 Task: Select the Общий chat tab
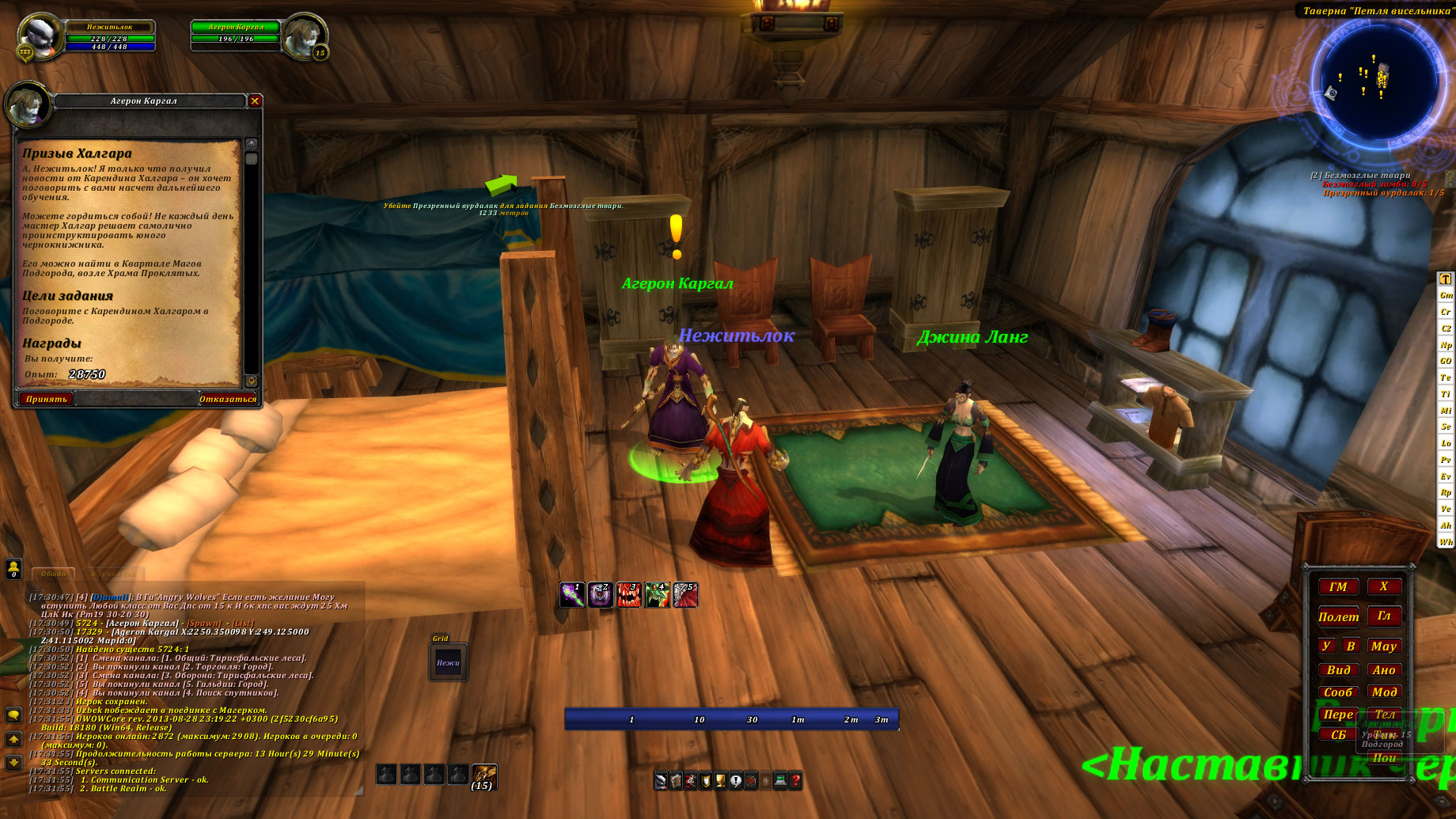[54, 574]
